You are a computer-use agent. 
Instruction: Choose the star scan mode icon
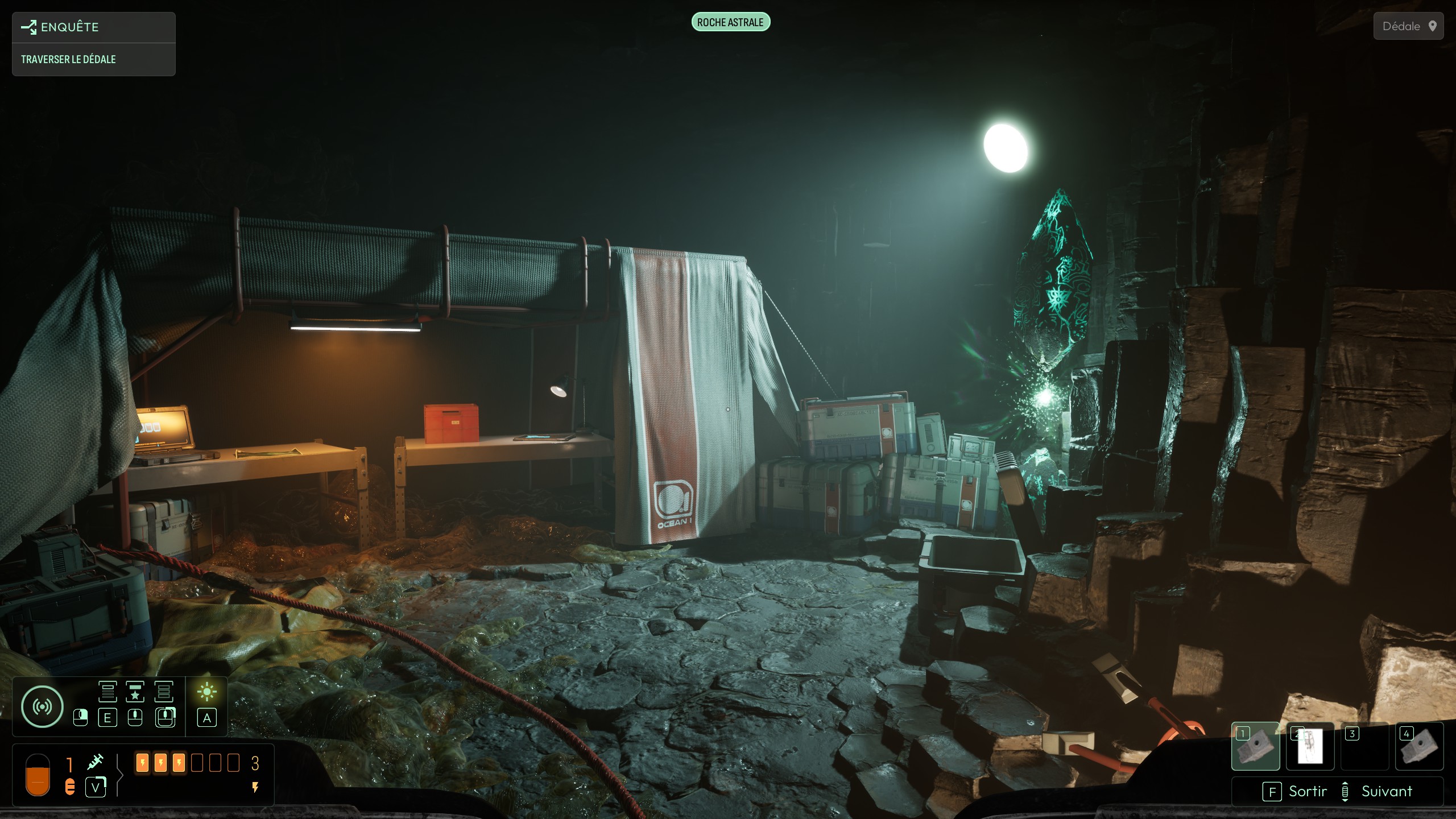[135, 692]
